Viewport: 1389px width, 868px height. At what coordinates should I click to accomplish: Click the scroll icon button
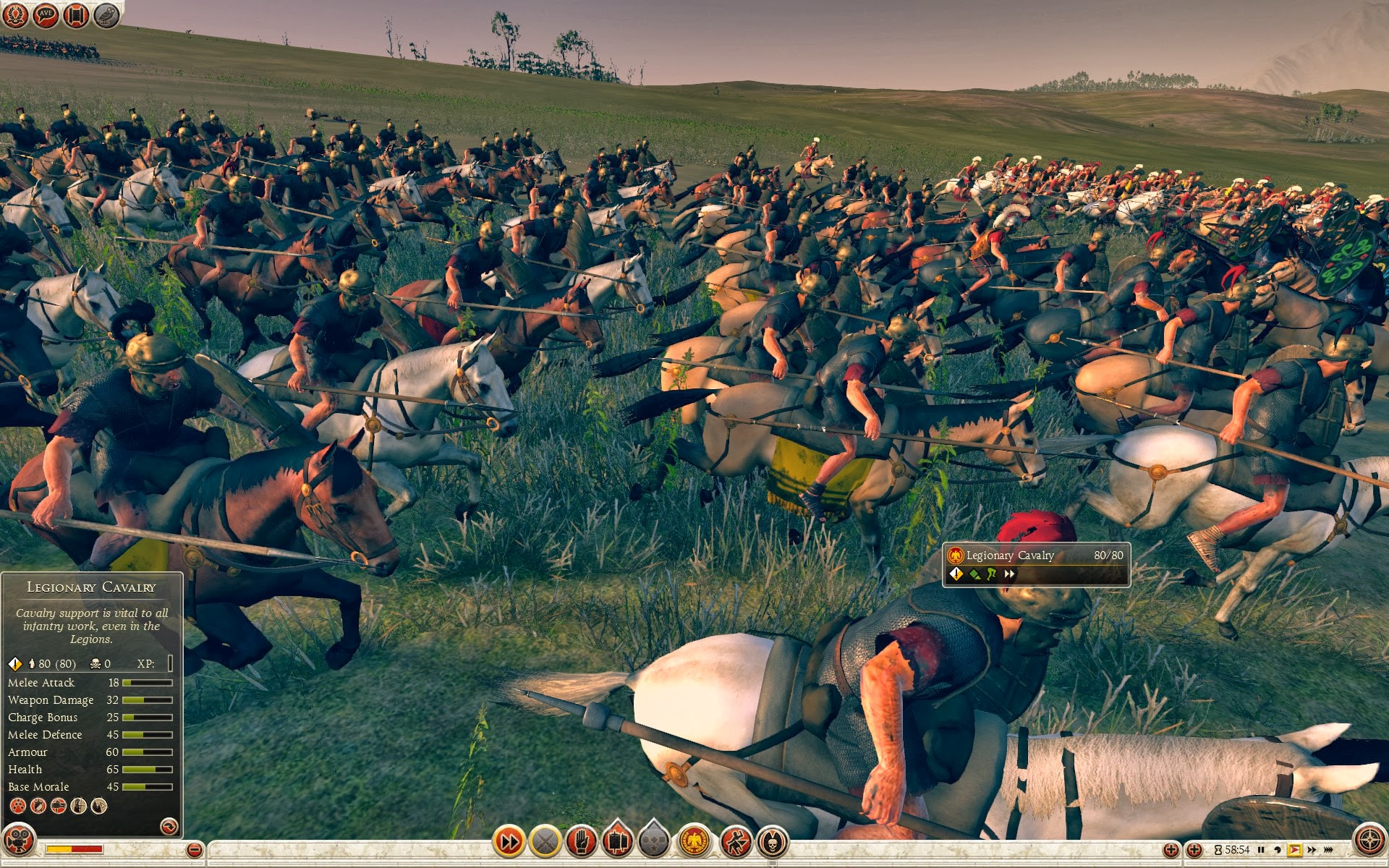(x=76, y=14)
